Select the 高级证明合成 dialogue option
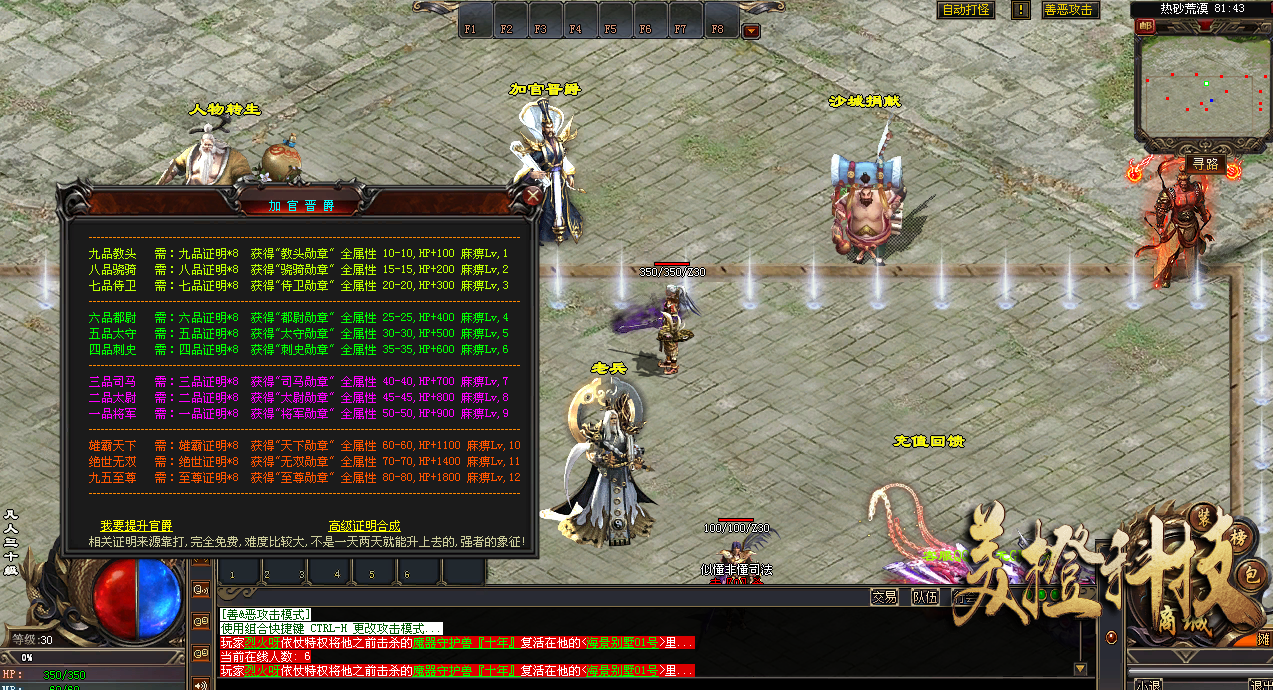 364,526
